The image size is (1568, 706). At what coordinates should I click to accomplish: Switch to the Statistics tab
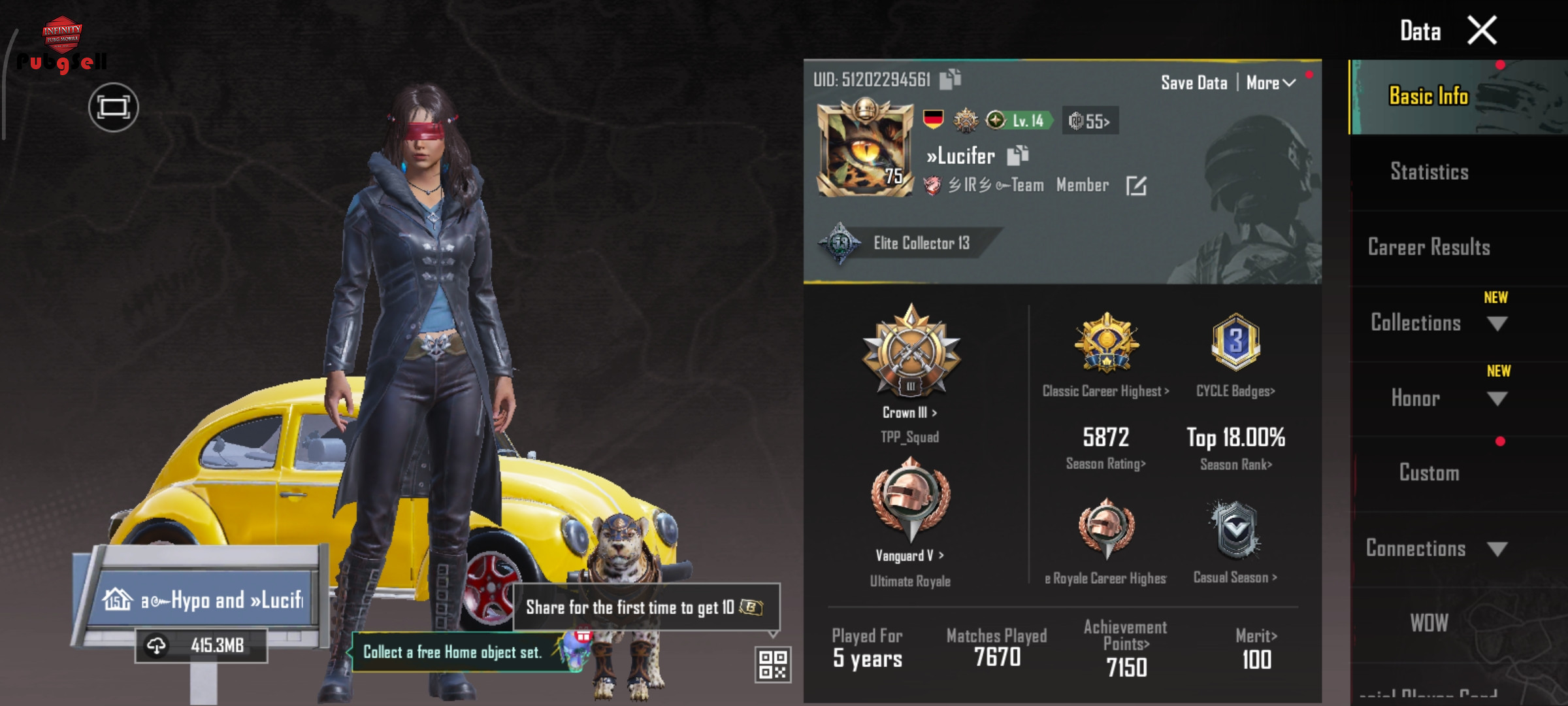(x=1429, y=172)
